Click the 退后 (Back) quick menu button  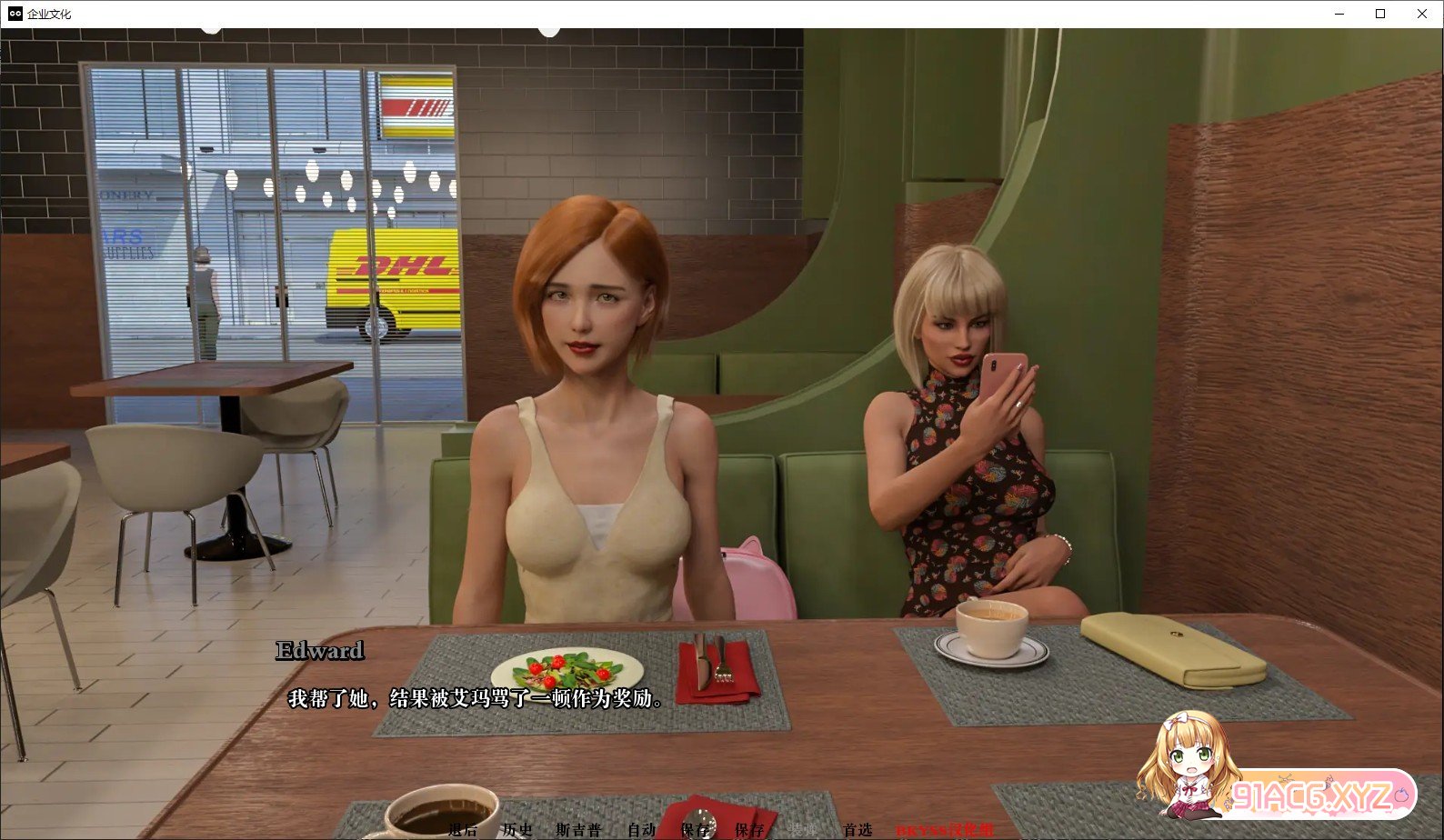[x=462, y=829]
